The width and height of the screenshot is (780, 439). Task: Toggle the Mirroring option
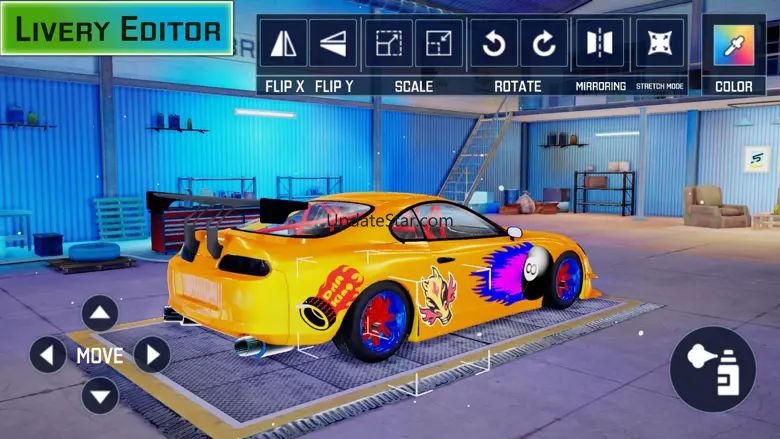(x=600, y=43)
